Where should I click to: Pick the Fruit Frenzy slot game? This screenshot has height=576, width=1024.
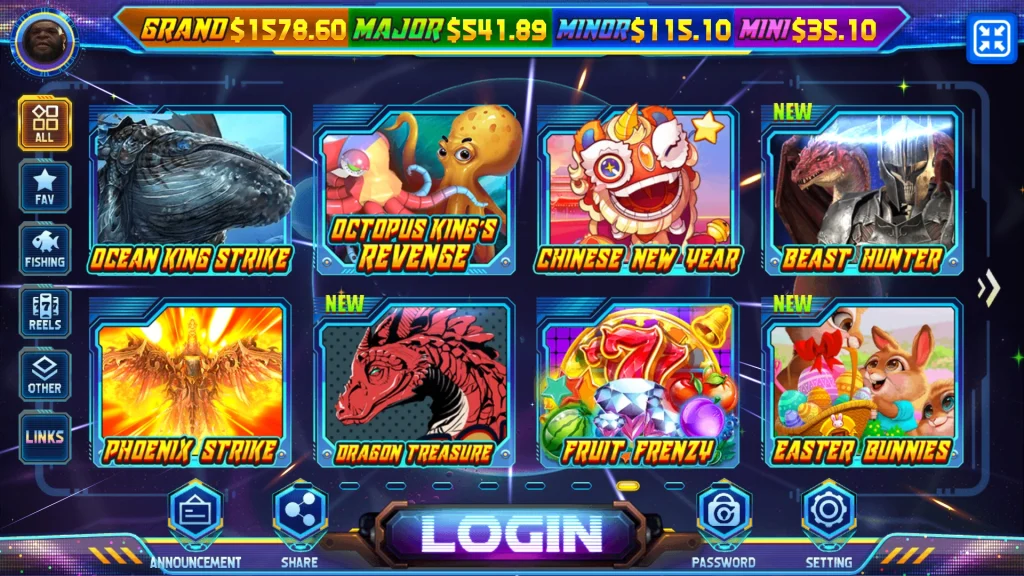638,385
